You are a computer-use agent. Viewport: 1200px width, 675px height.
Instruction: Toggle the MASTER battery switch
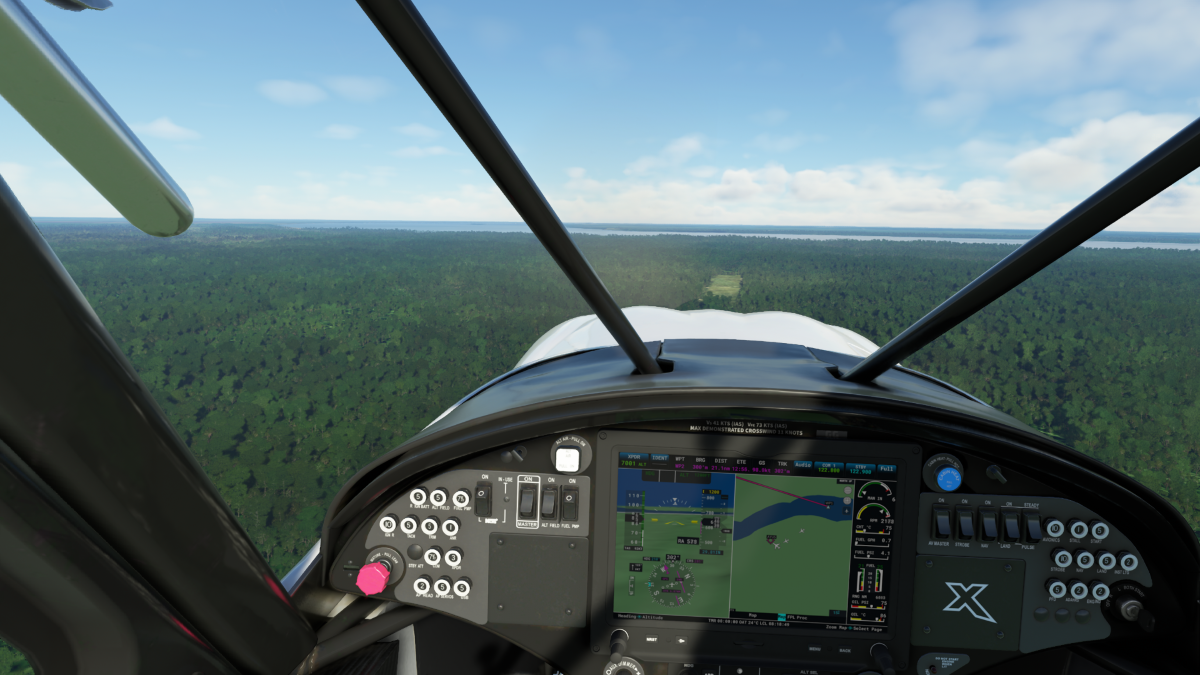528,501
